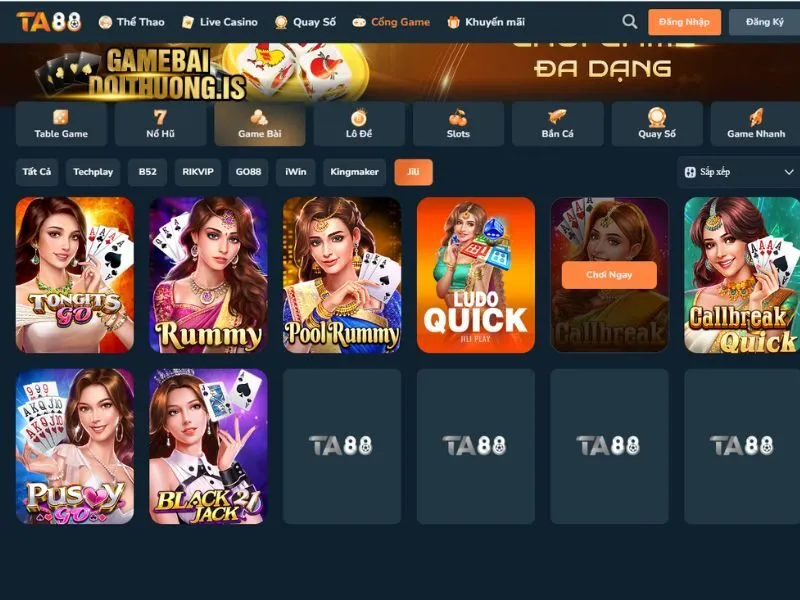Launch the Tongits Go game

(x=74, y=274)
